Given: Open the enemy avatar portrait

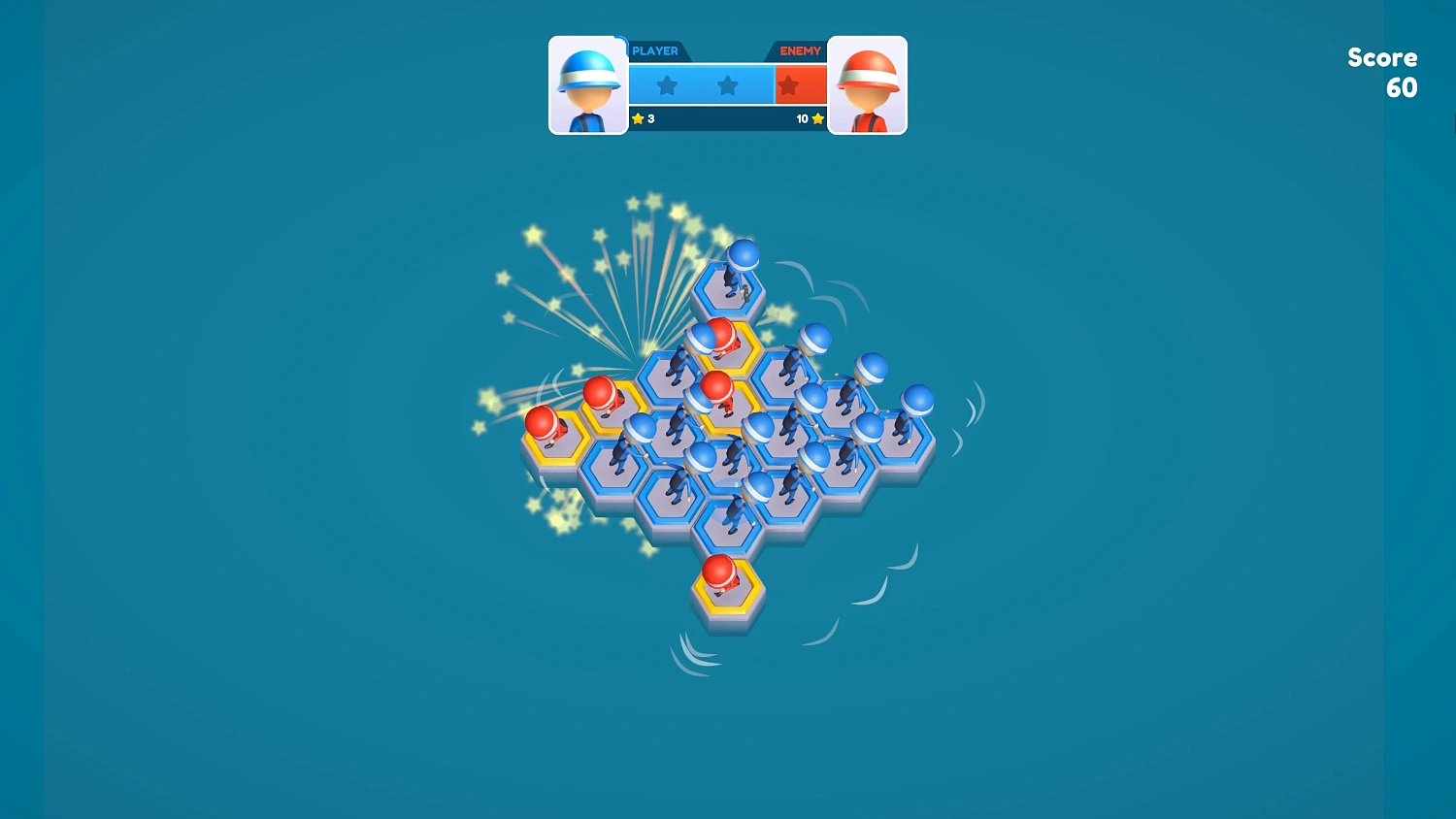Looking at the screenshot, I should click(869, 85).
